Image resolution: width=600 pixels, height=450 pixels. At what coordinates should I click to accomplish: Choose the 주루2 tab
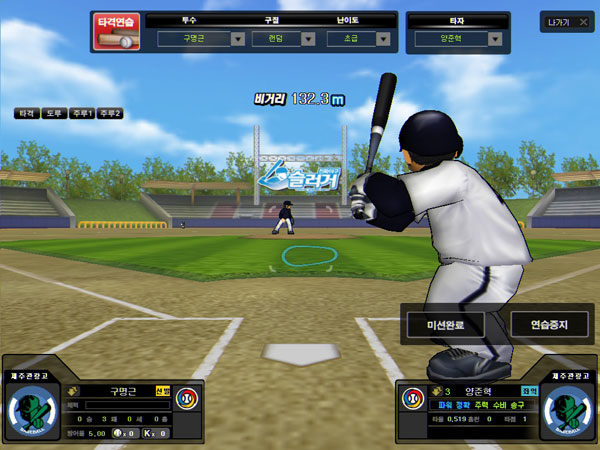(110, 114)
